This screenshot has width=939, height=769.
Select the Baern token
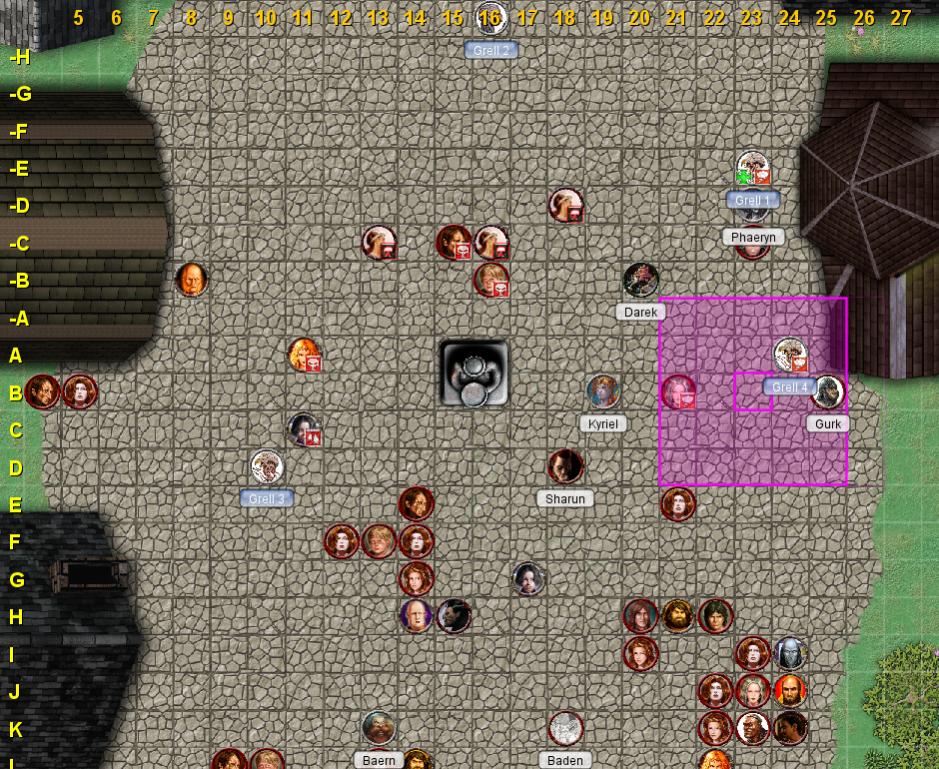378,728
